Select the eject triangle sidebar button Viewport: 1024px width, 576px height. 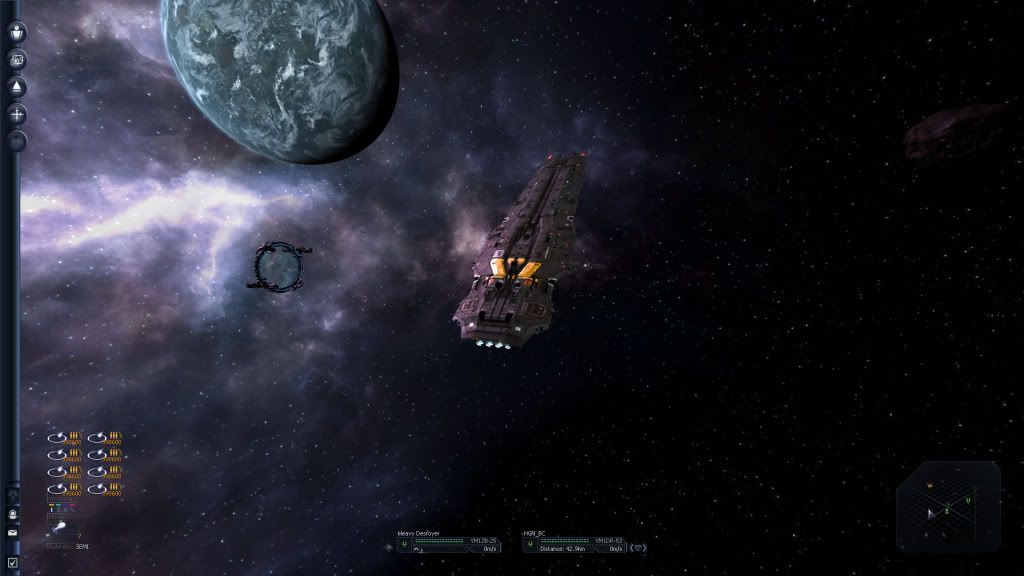tap(17, 87)
